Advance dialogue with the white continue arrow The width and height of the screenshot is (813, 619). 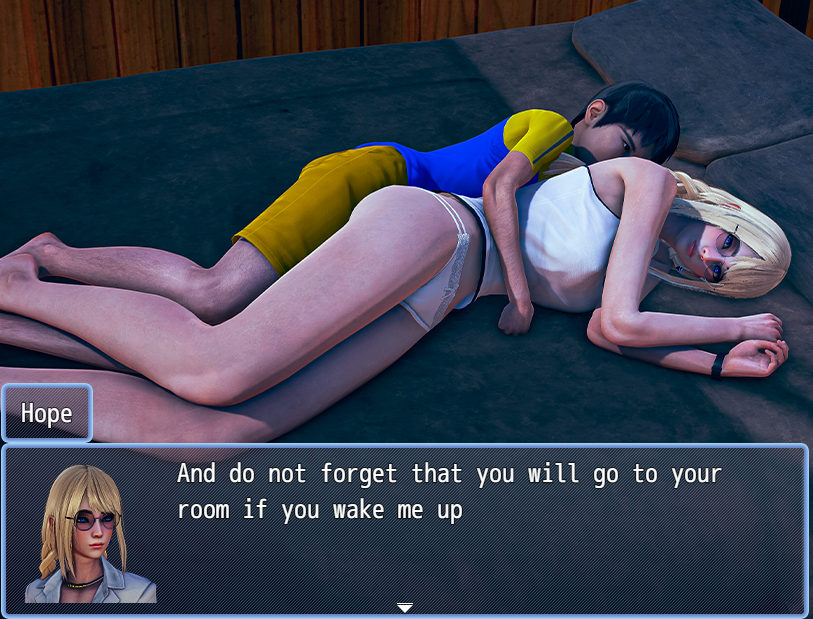(405, 607)
